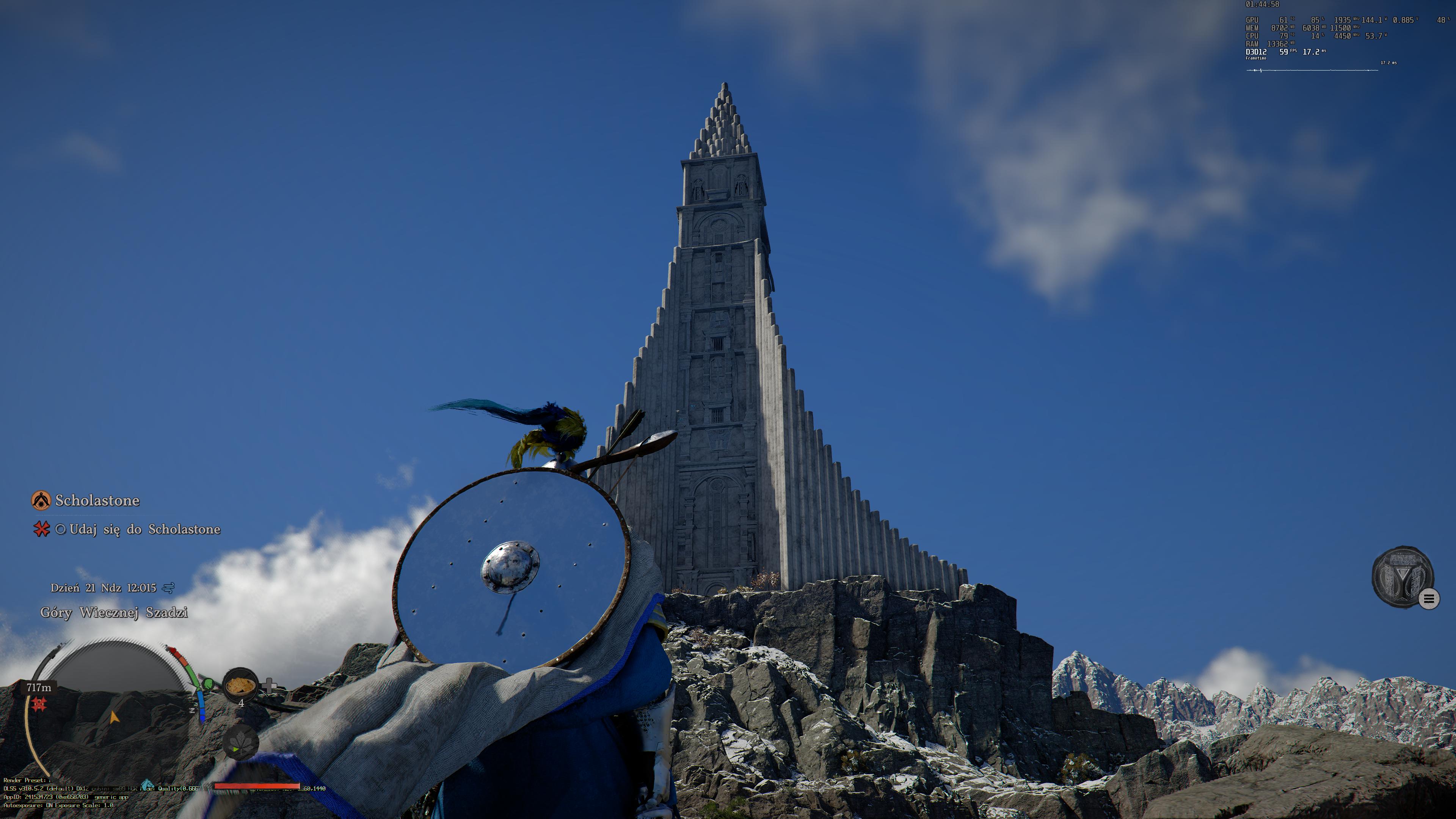
Task: Open the round stone emblem with menu badge
Action: coord(1402,576)
